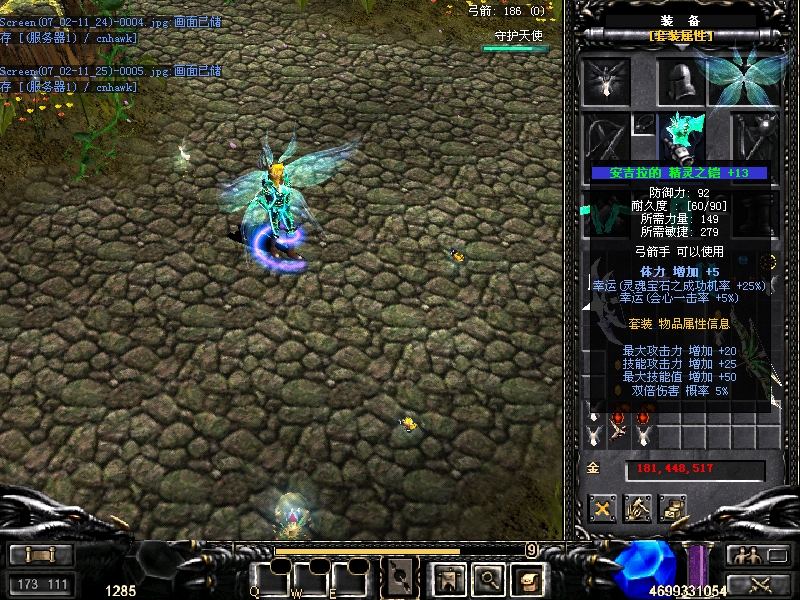The image size is (800, 600).
Task: Select the equipped crossbow weapon slot
Action: [x=606, y=139]
